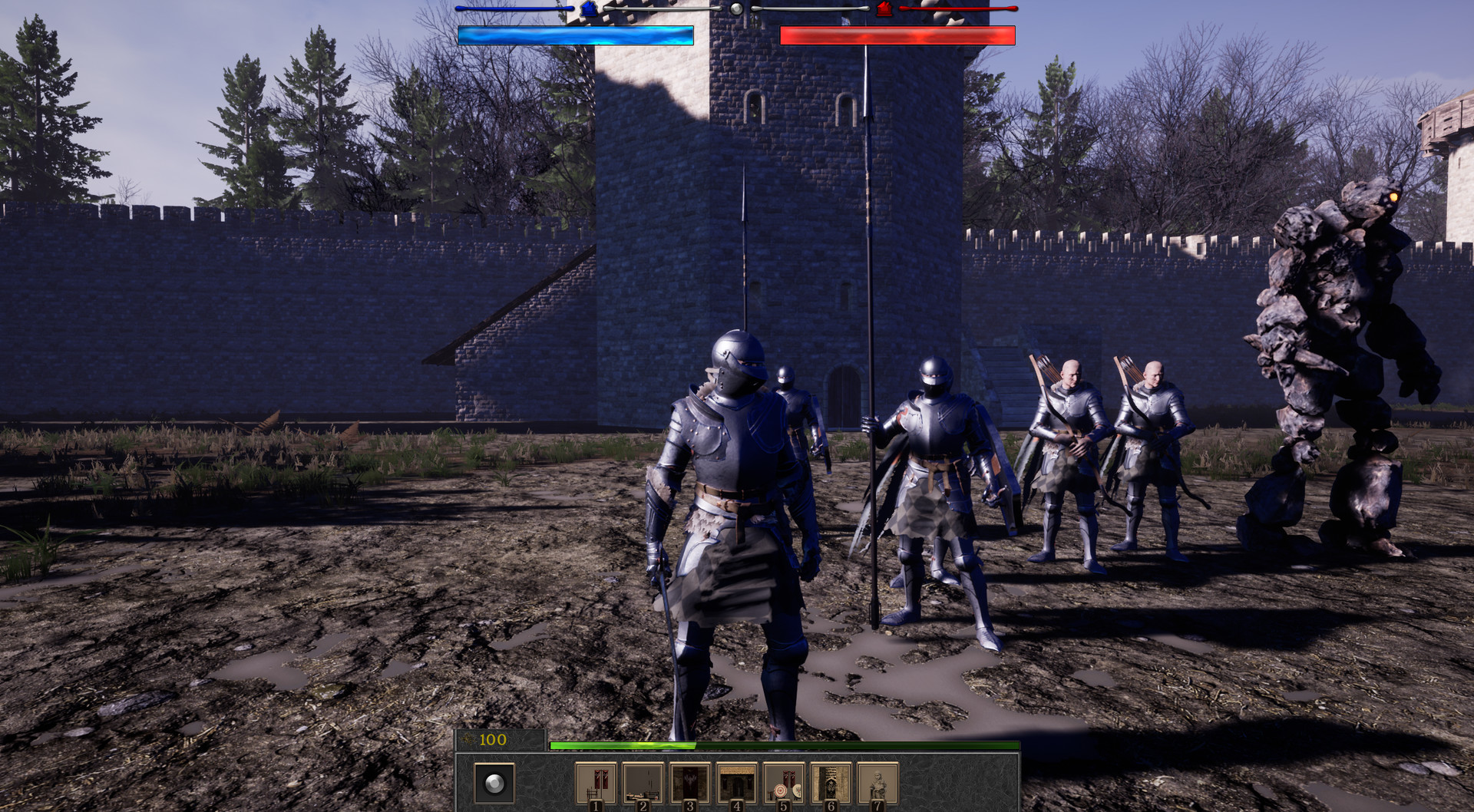The image size is (1474, 812).
Task: Click the red team castle emblem
Action: [883, 9]
